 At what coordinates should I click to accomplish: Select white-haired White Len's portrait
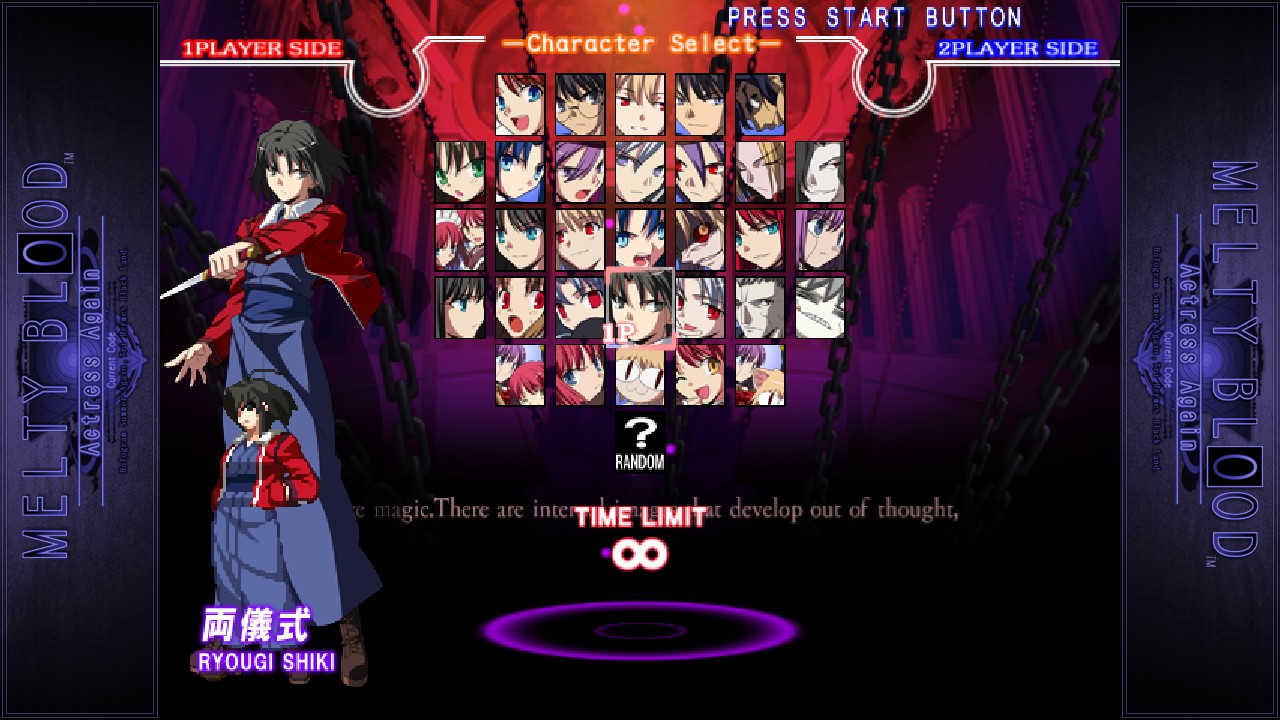pos(700,307)
